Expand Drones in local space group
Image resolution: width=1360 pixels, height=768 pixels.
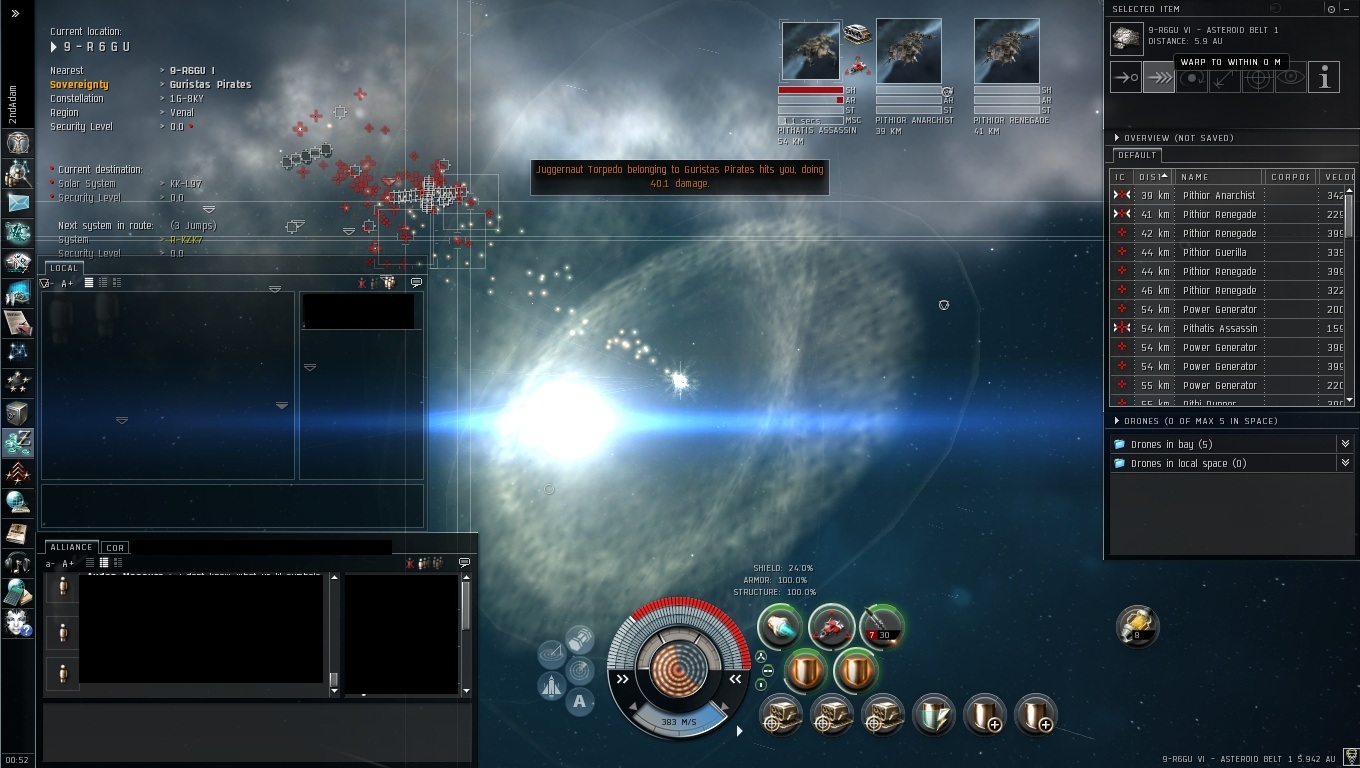(x=1344, y=463)
